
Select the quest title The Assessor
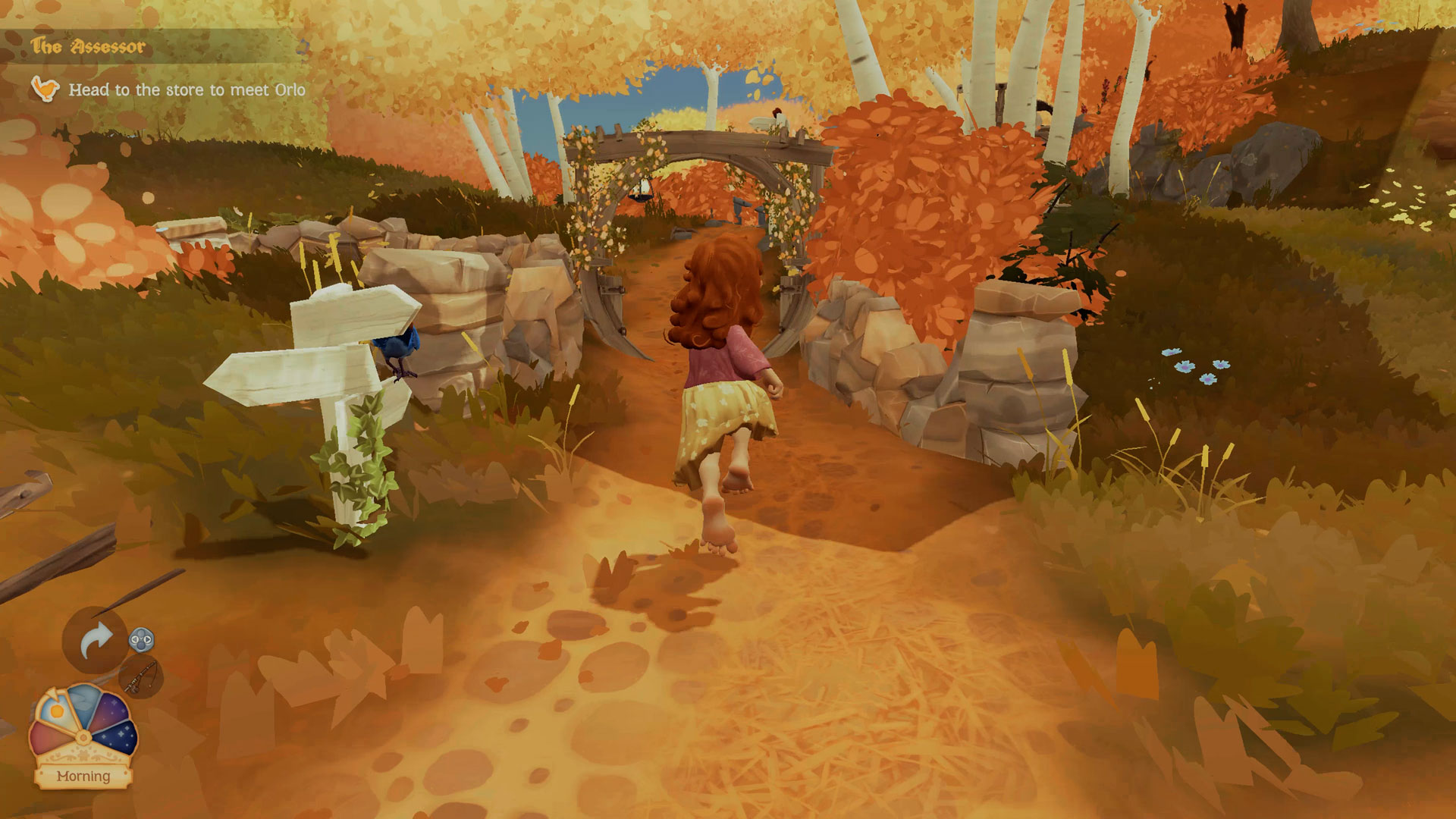(x=88, y=45)
